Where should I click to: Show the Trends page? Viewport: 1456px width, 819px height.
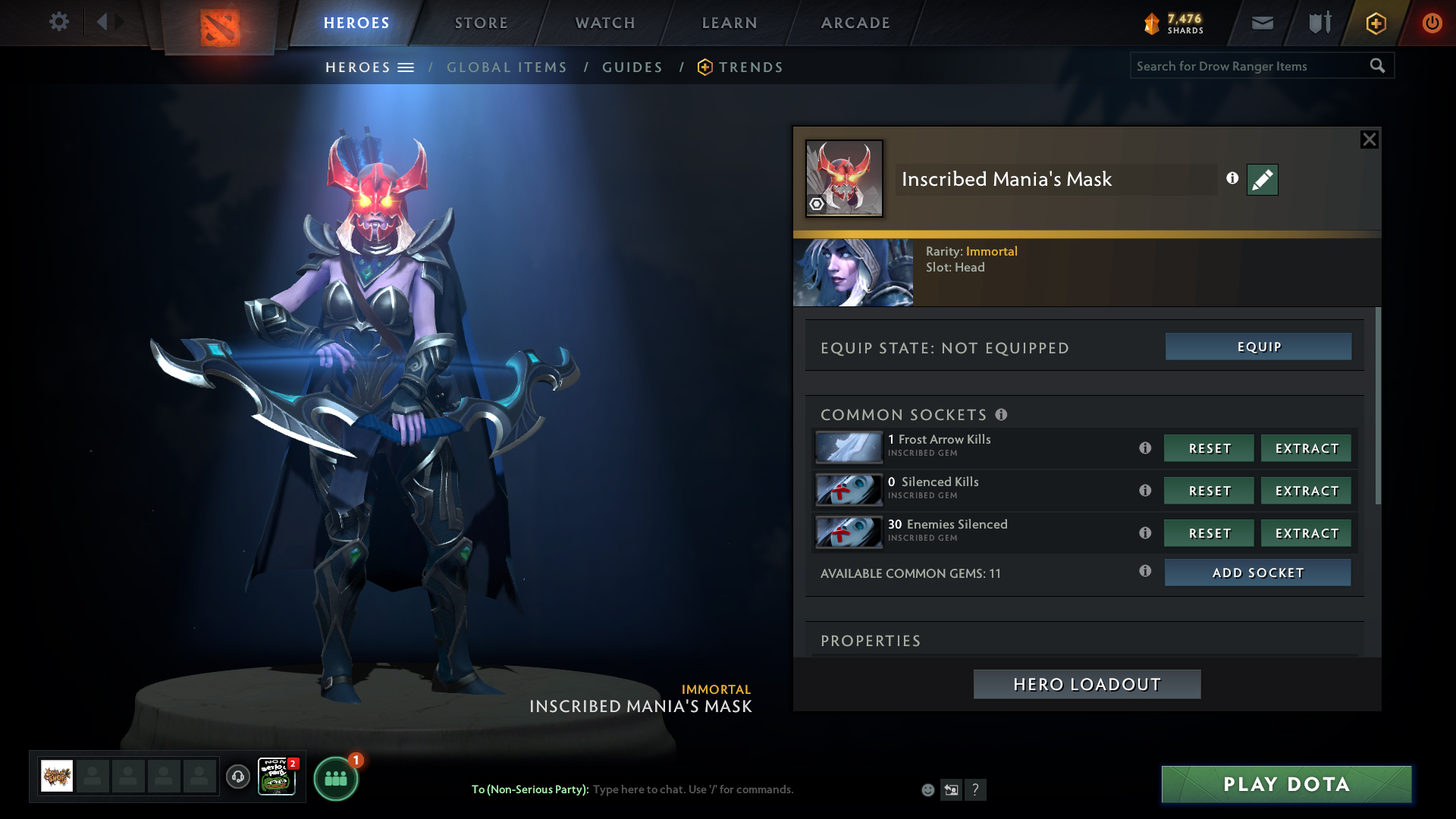pyautogui.click(x=750, y=67)
